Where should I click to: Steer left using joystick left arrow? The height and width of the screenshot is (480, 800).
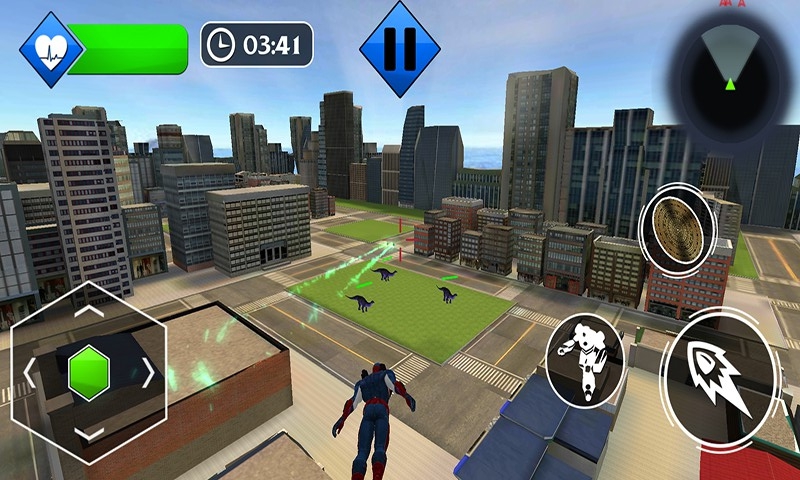[30, 373]
